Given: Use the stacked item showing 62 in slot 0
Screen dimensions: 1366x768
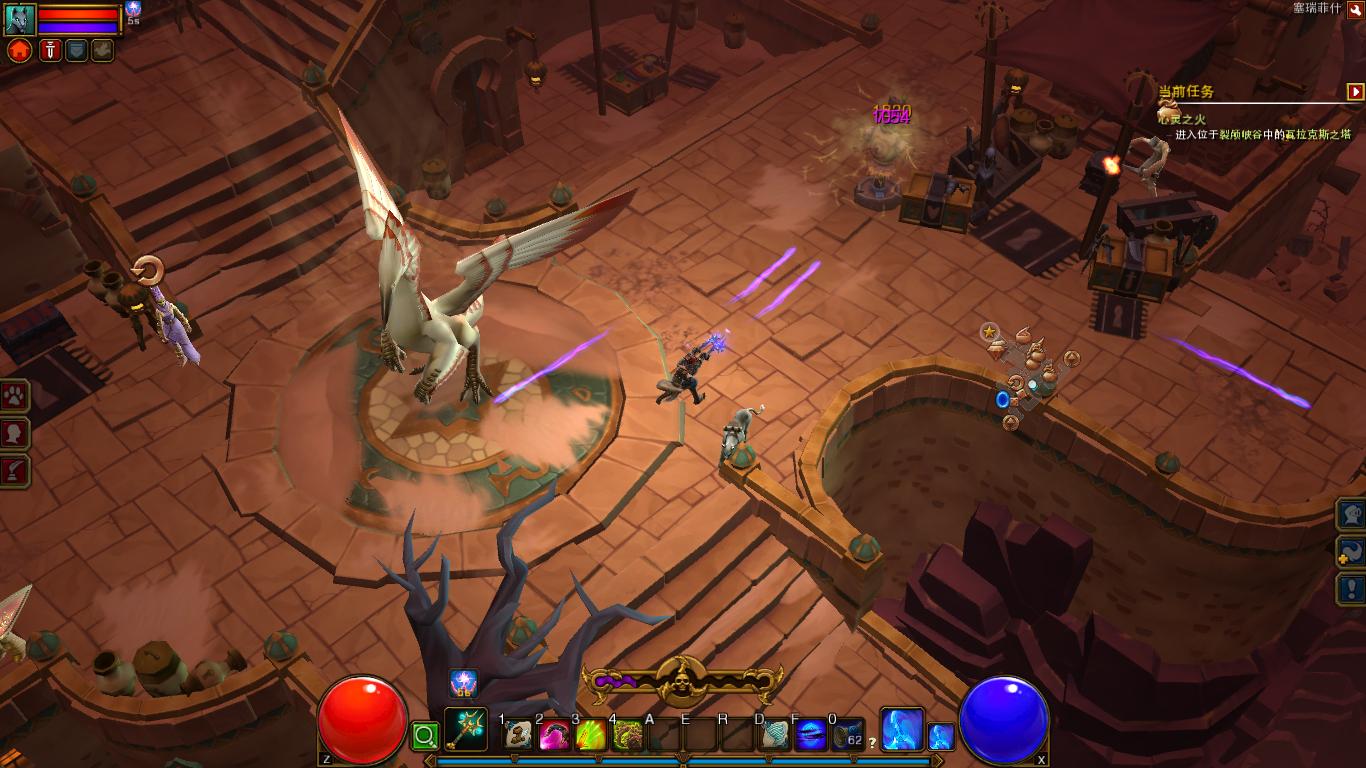Looking at the screenshot, I should 847,736.
